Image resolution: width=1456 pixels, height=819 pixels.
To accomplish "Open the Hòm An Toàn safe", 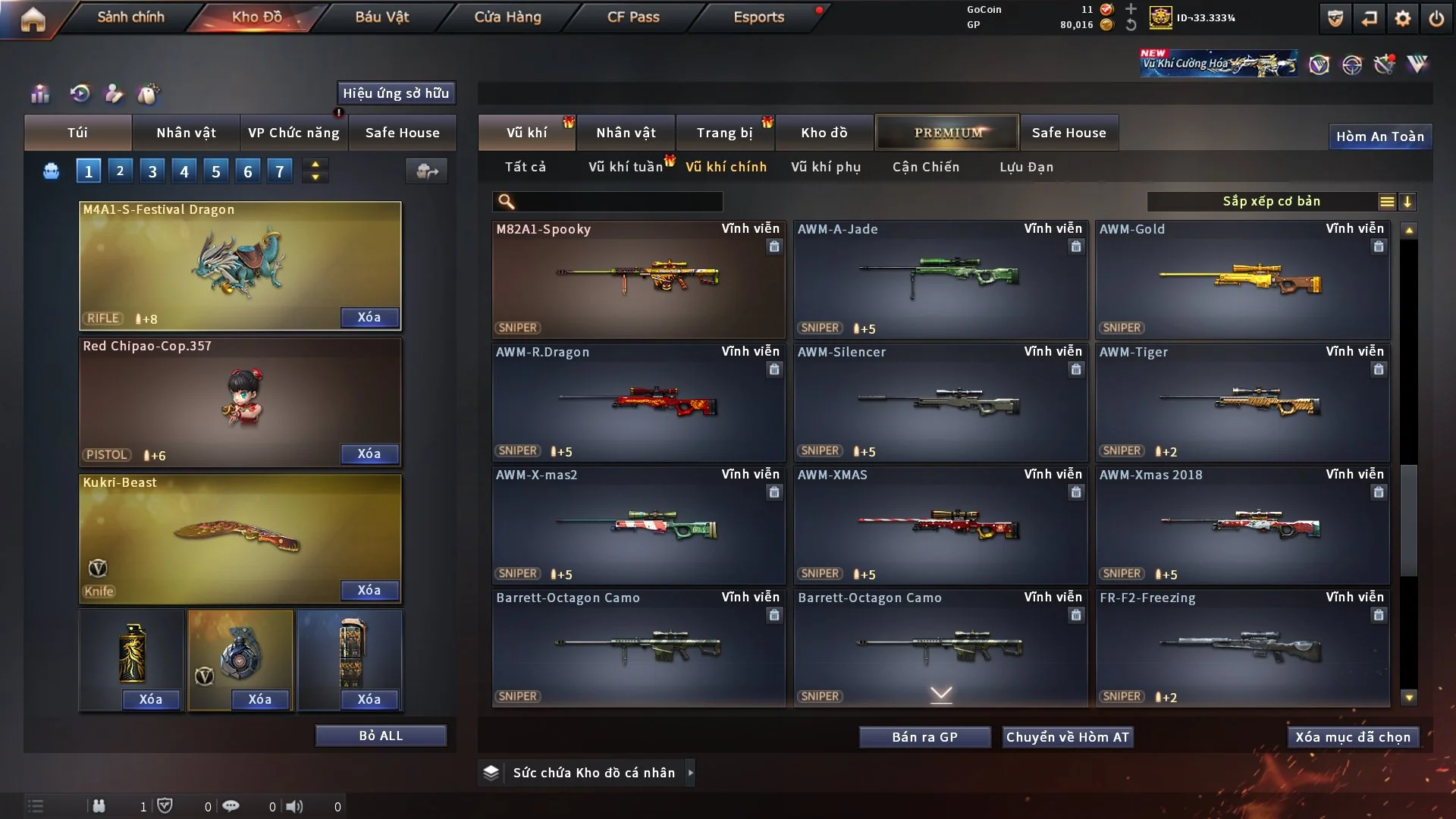I will click(x=1379, y=136).
